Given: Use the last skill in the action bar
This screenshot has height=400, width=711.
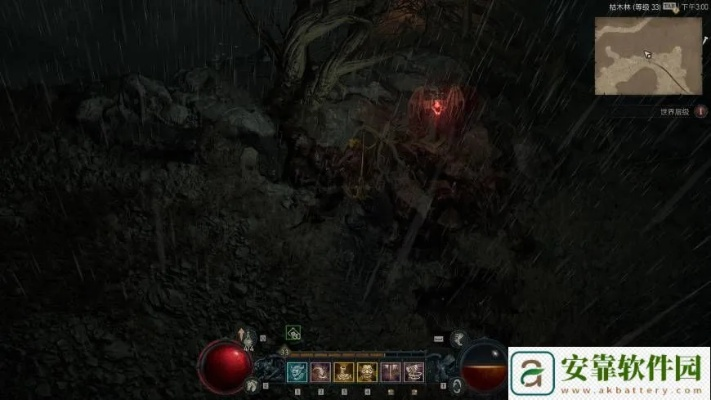Looking at the screenshot, I should (414, 372).
